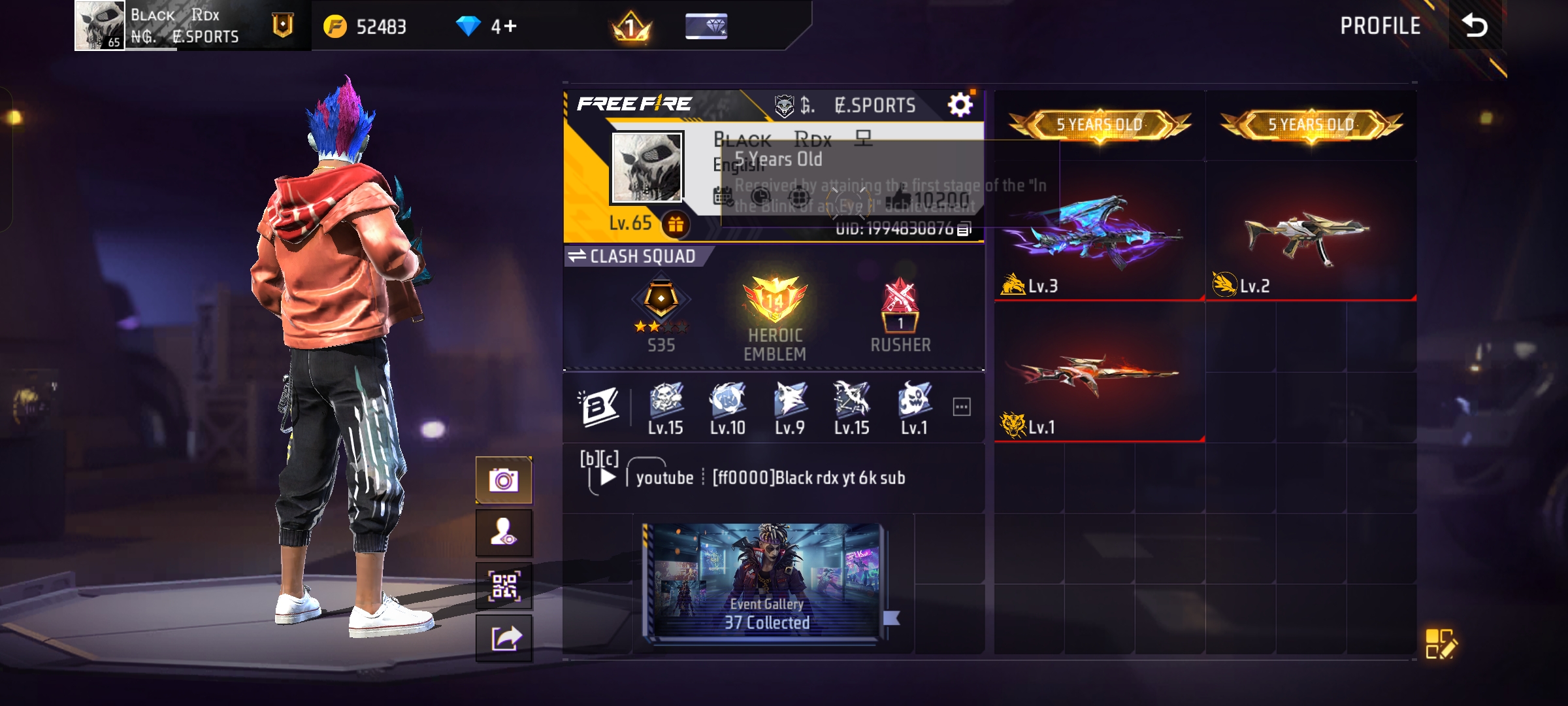Switch the Clash Squad rank mode

point(634,256)
